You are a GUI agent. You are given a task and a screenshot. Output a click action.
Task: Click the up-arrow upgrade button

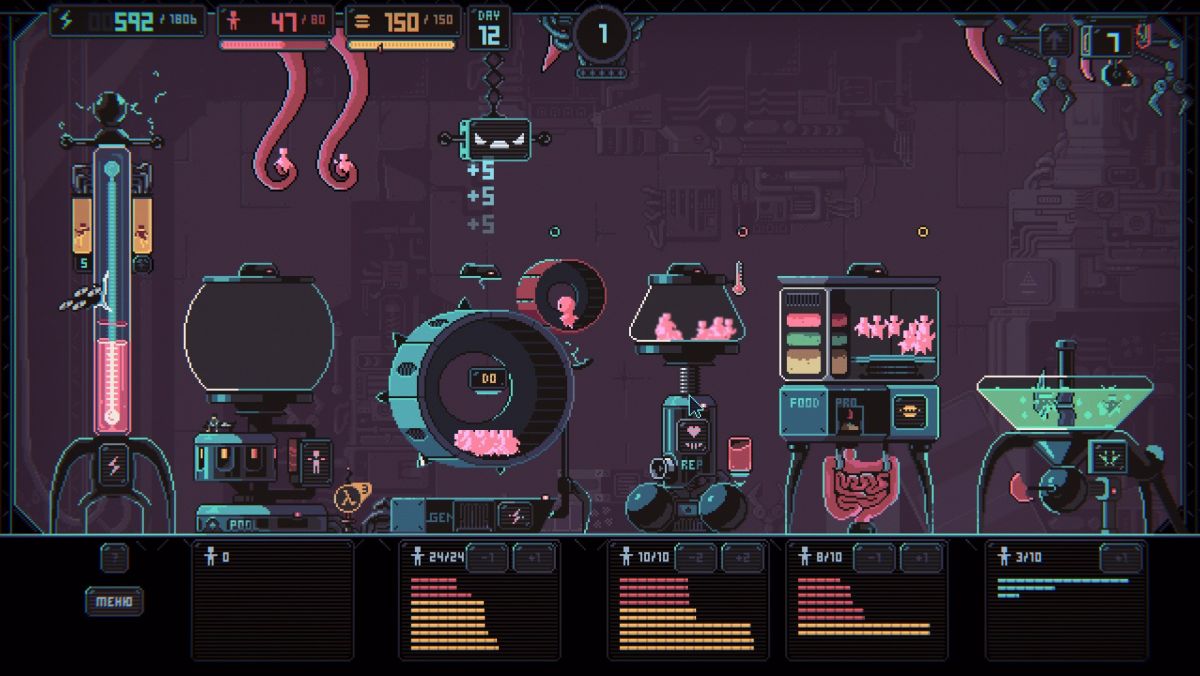pyautogui.click(x=1054, y=41)
